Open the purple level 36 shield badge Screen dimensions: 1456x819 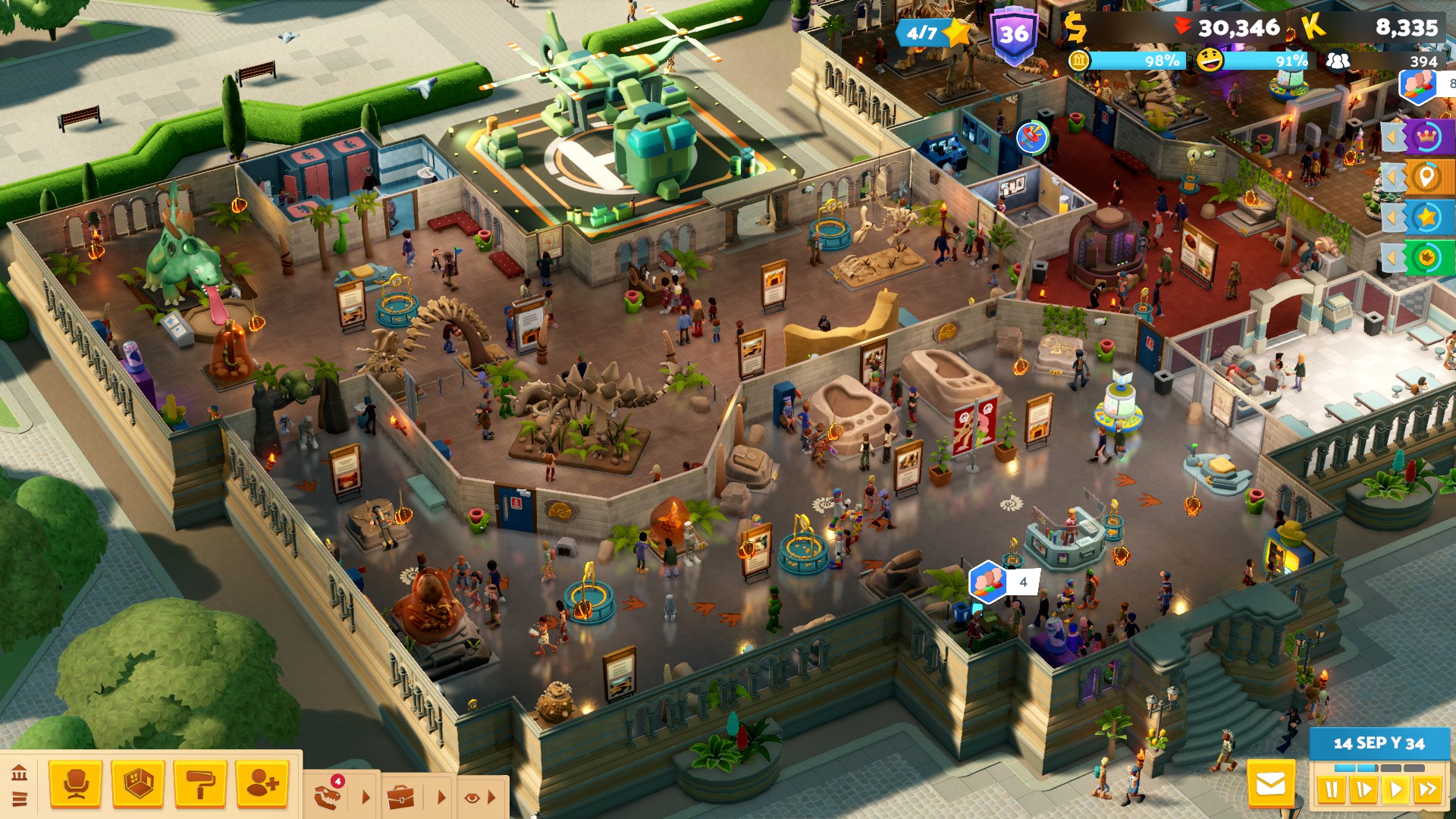click(1014, 35)
